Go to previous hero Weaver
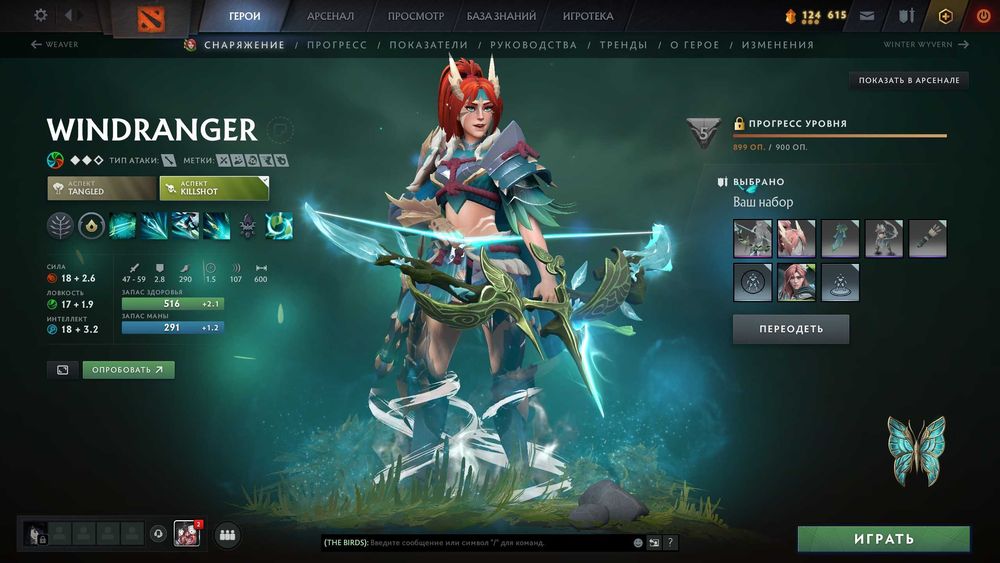1000x563 pixels. [55, 45]
